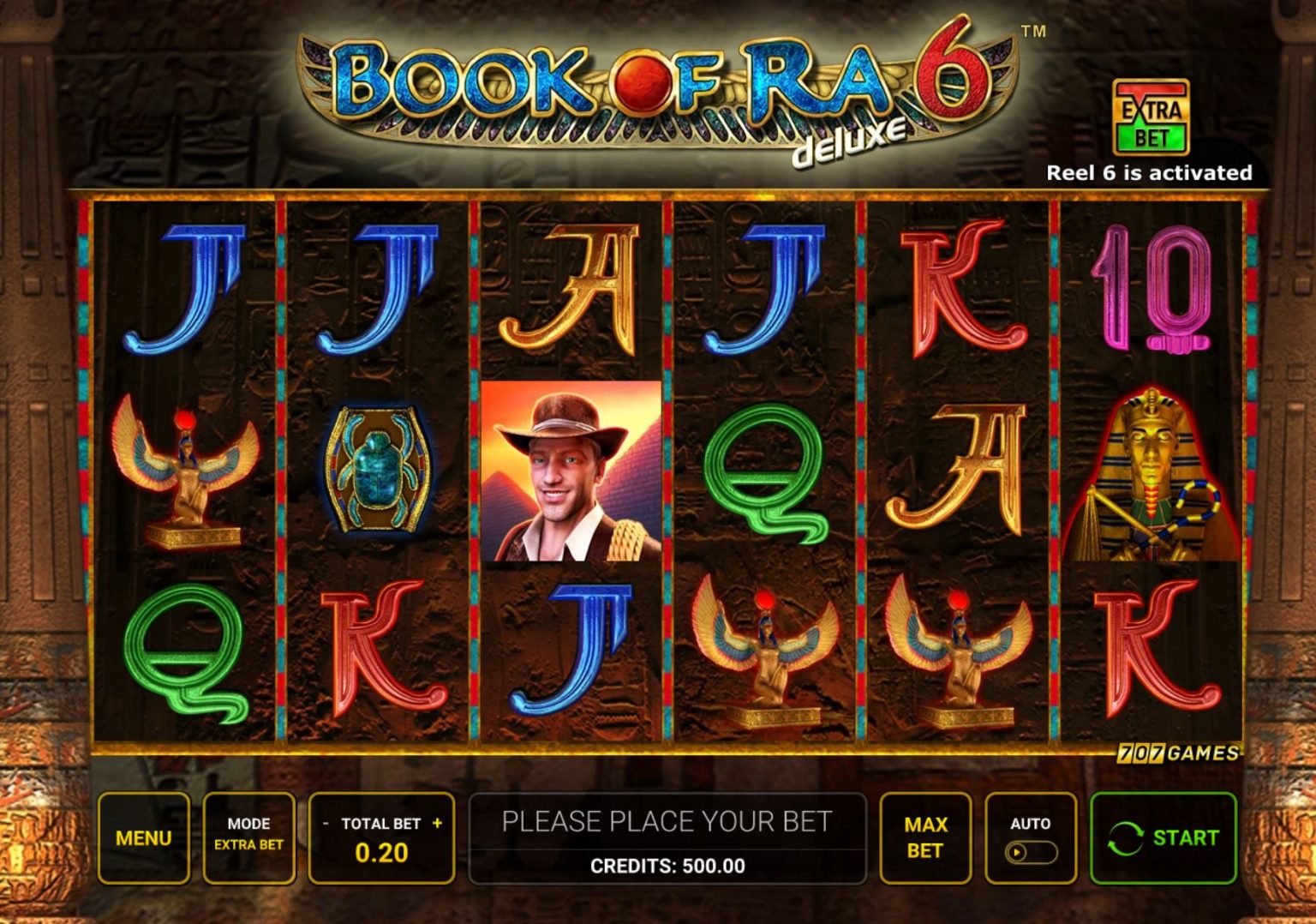Spin the reels with START
Screen dimensions: 1316x924
pyautogui.click(x=1163, y=837)
